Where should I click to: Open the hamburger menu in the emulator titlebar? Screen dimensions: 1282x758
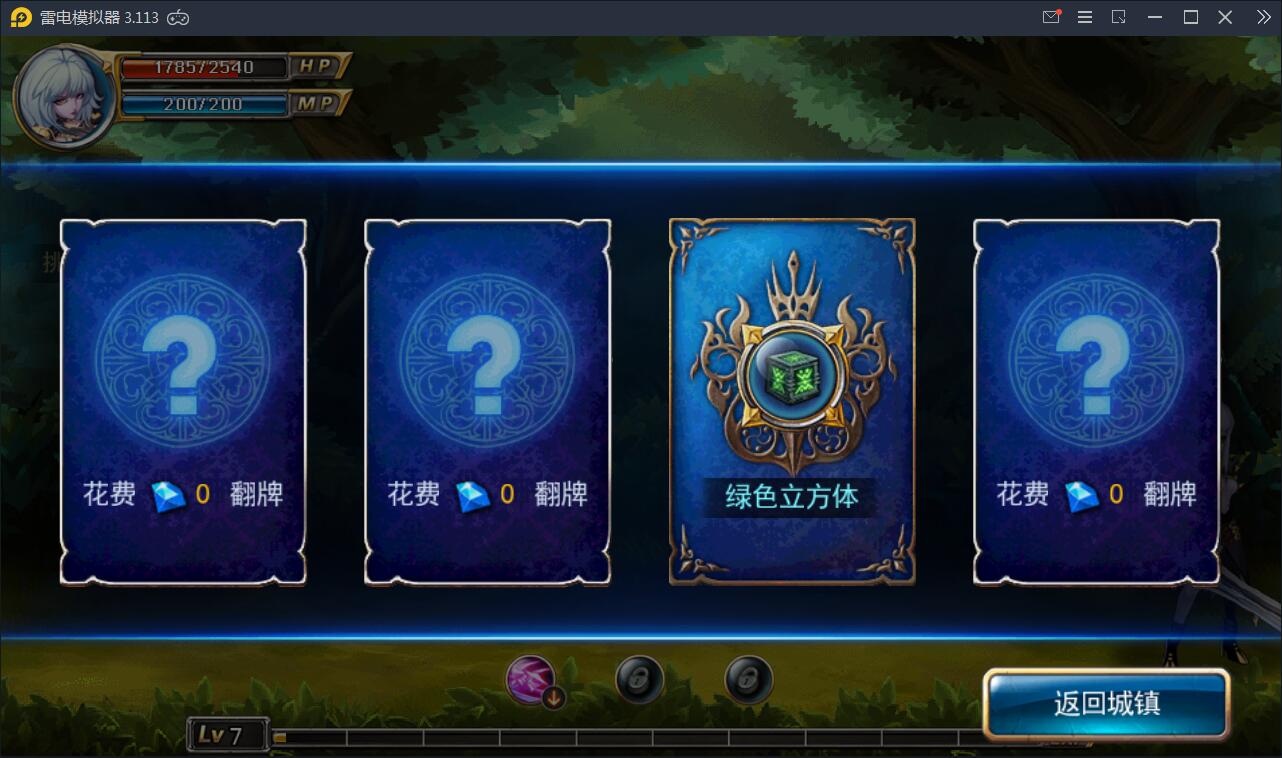point(1085,17)
